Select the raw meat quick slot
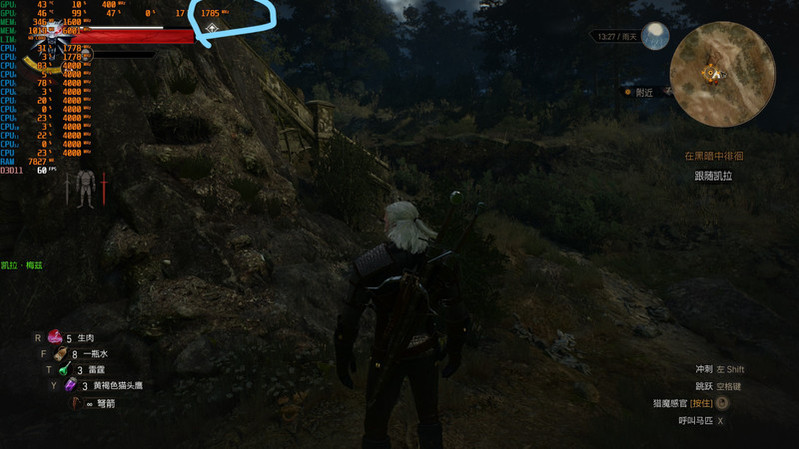Screen dimensions: 799x449 coord(55,338)
